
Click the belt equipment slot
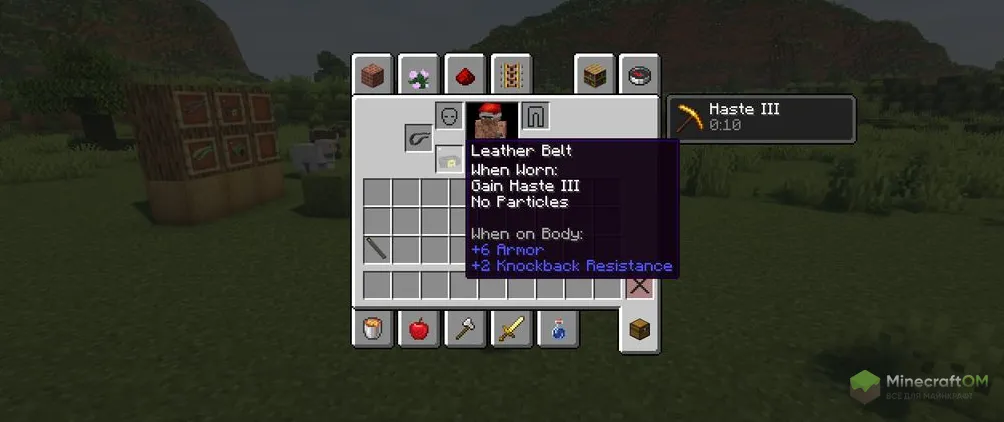pyautogui.click(x=419, y=138)
